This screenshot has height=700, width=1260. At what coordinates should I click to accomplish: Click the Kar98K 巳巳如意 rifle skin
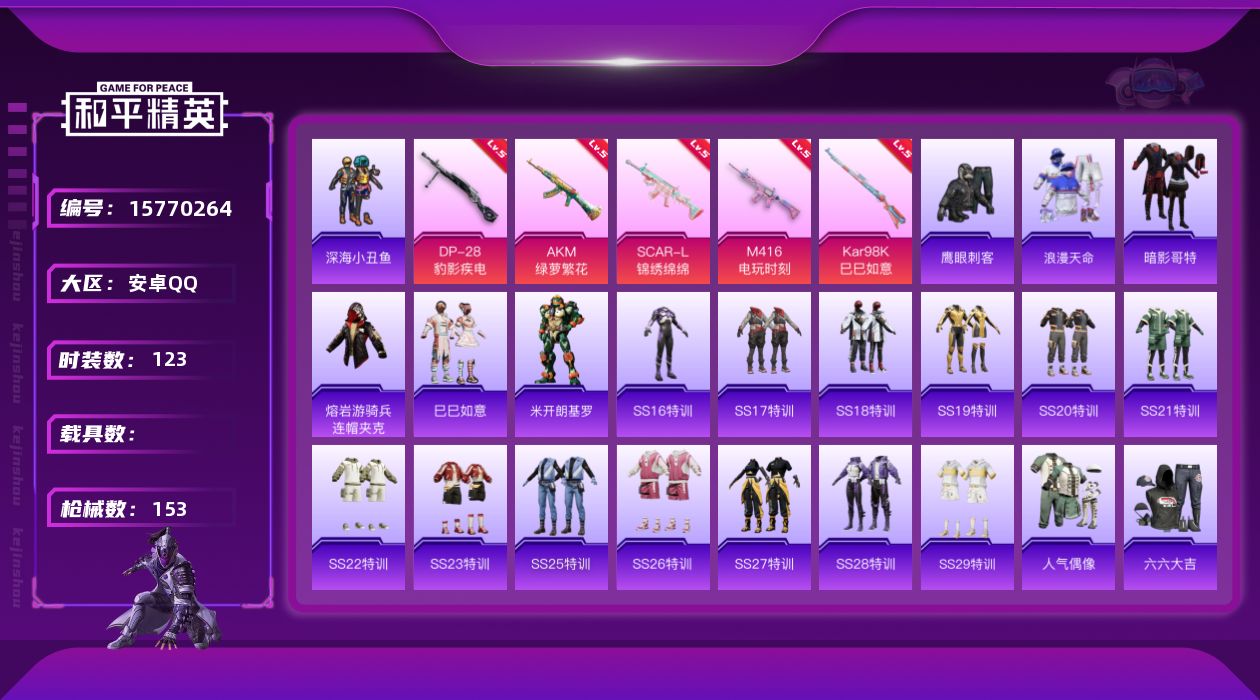tap(865, 211)
